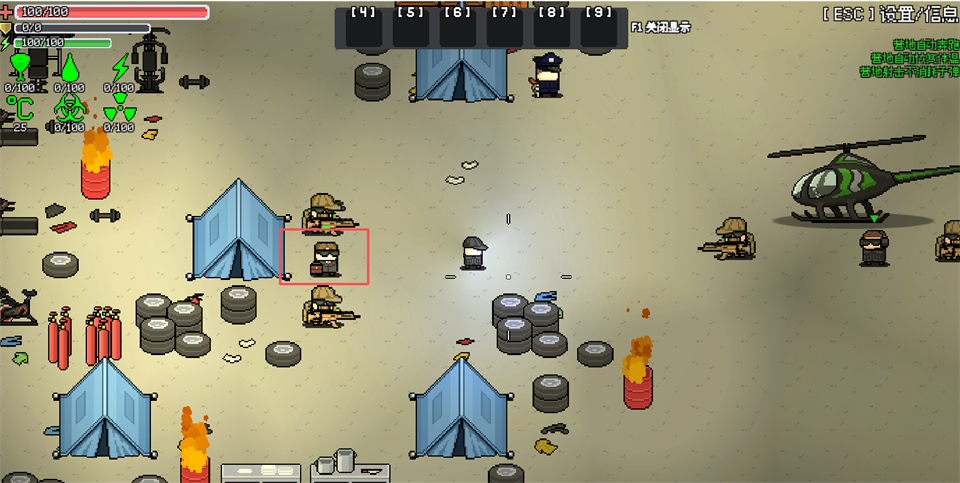Select hotbar slot number 4
The height and width of the screenshot is (483, 960).
click(363, 29)
